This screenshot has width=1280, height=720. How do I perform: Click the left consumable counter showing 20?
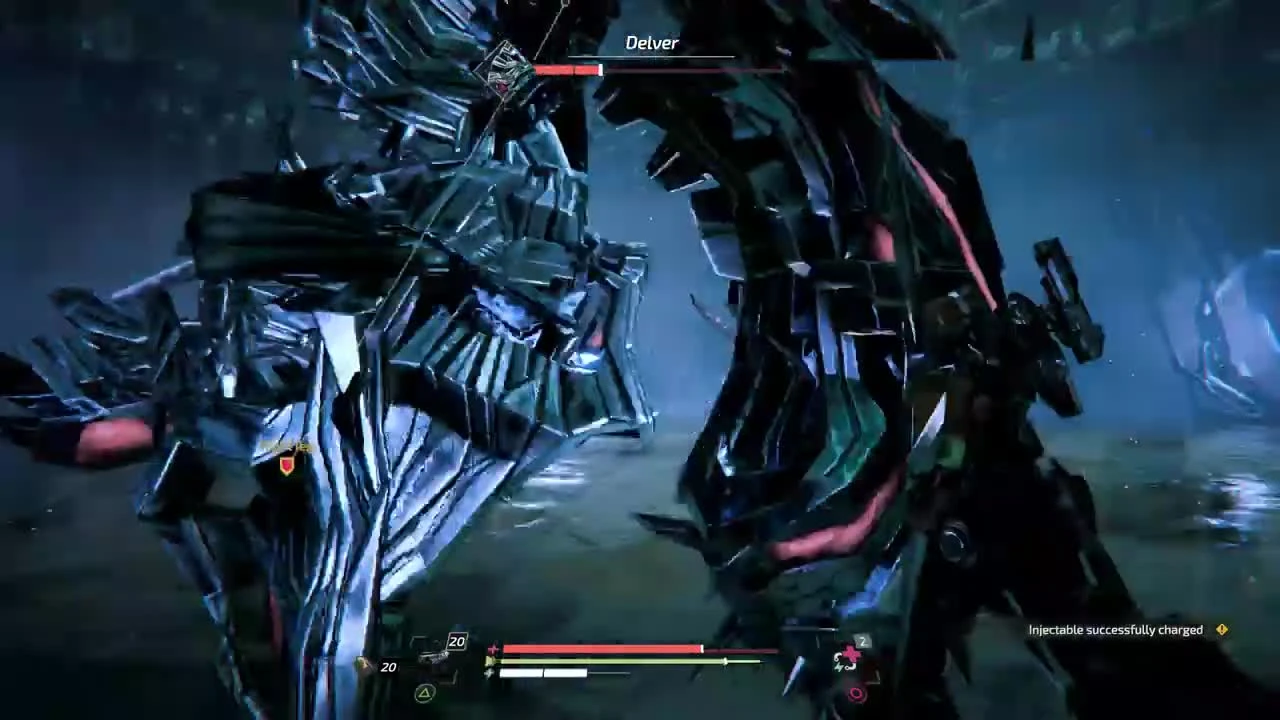point(389,666)
